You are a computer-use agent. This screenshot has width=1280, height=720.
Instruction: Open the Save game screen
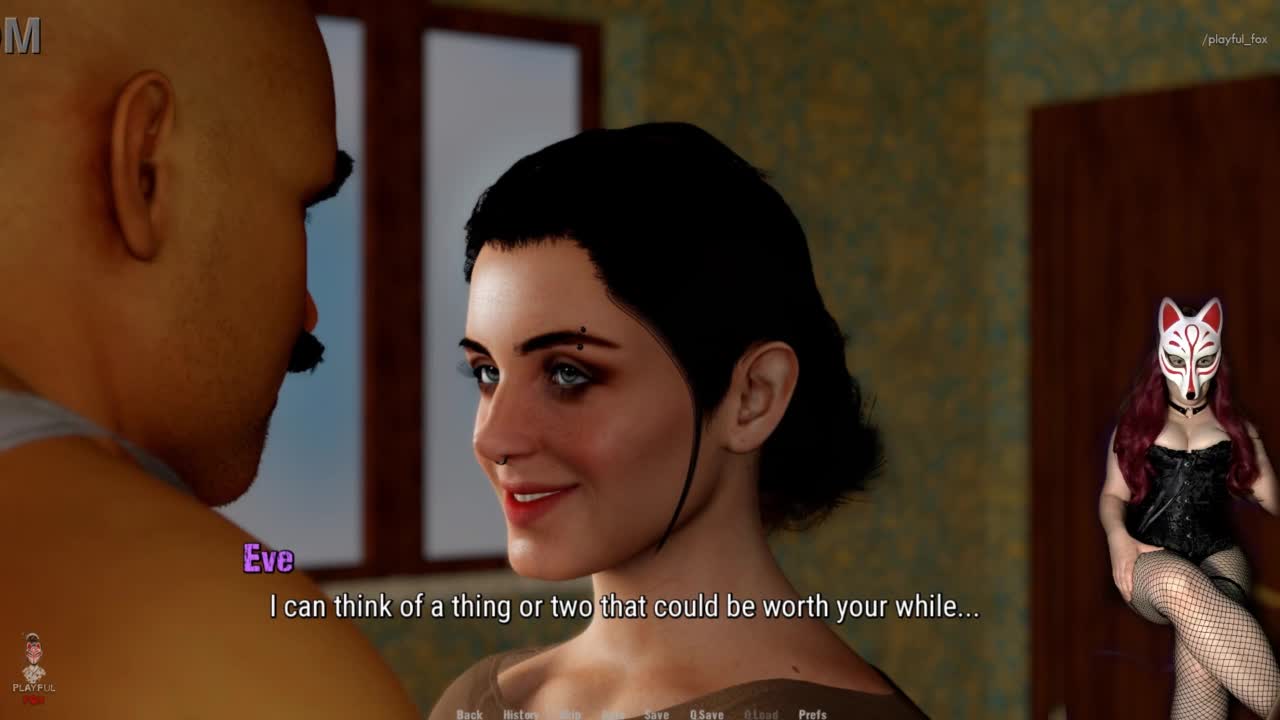tap(656, 714)
